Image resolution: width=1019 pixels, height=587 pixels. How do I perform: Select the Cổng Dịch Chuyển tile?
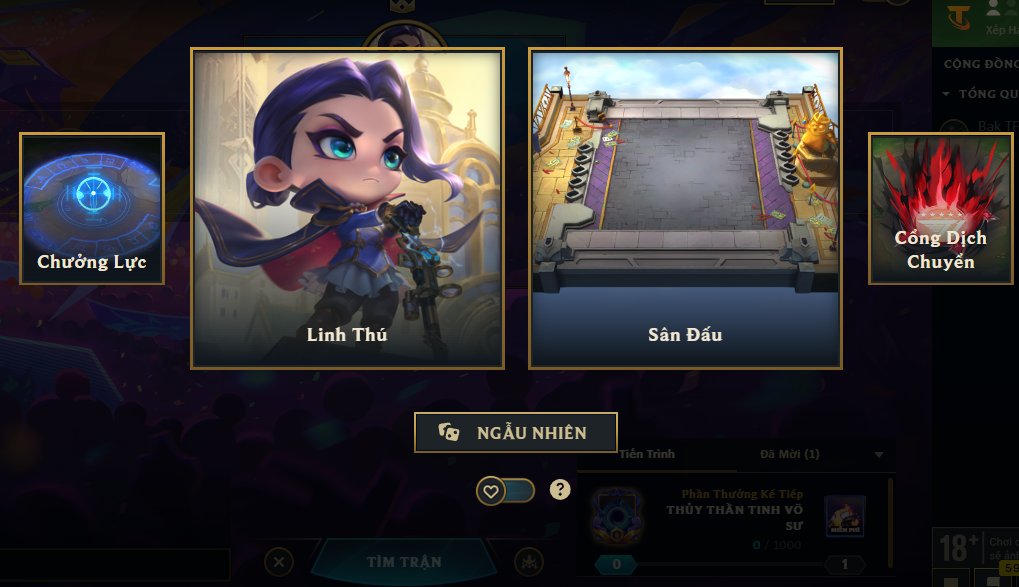(940, 208)
